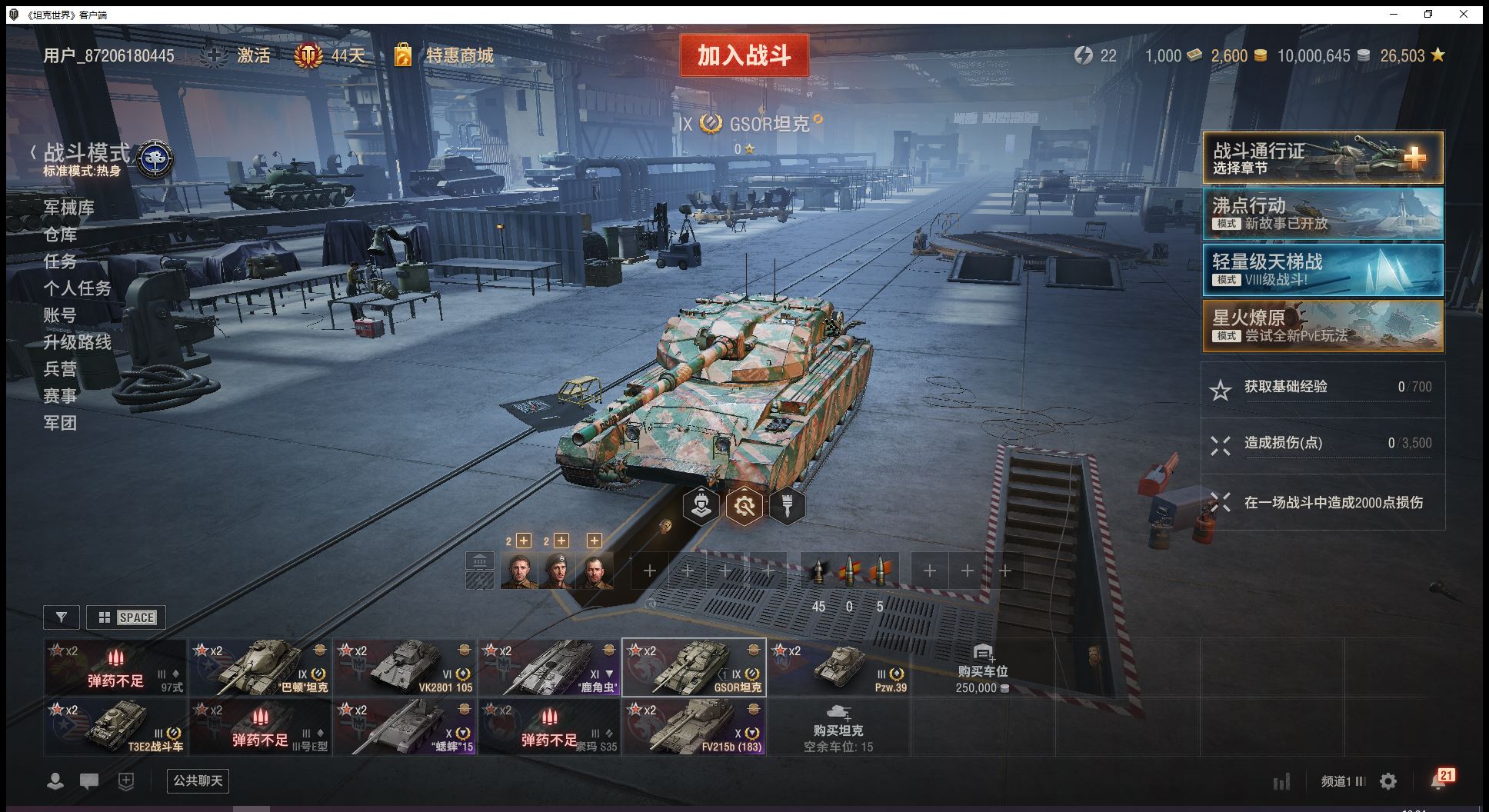Open the 升级路线 tech tree
This screenshot has width=1489, height=812.
pyautogui.click(x=77, y=342)
